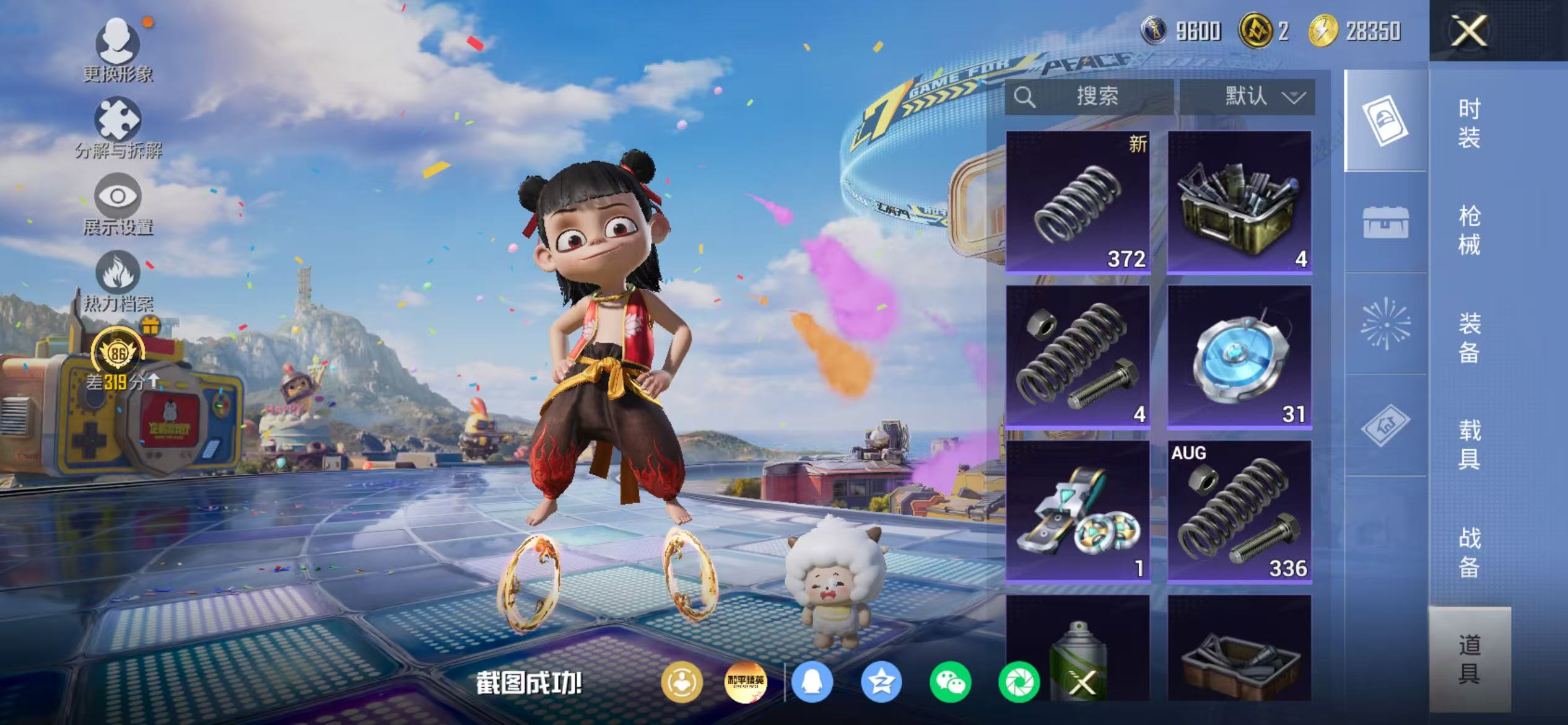The image size is (1568, 725).
Task: Switch to the 载具 vehicle tab
Action: click(1469, 444)
